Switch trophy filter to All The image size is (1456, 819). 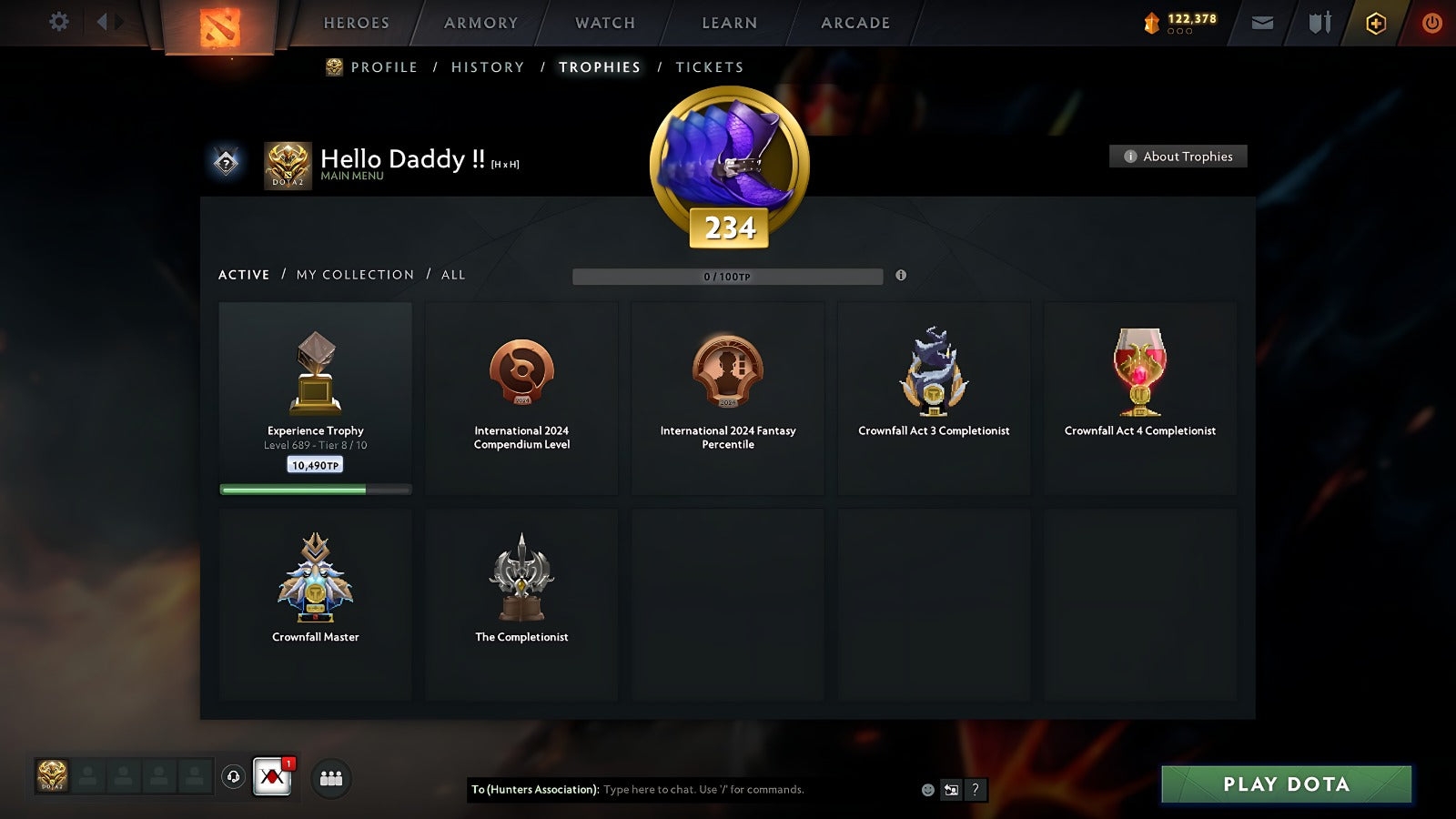(x=453, y=275)
